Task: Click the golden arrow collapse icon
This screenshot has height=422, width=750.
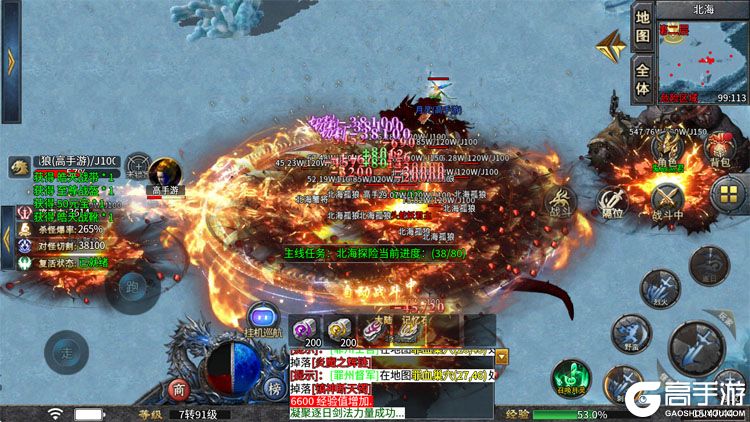Action: pyautogui.click(x=611, y=47)
